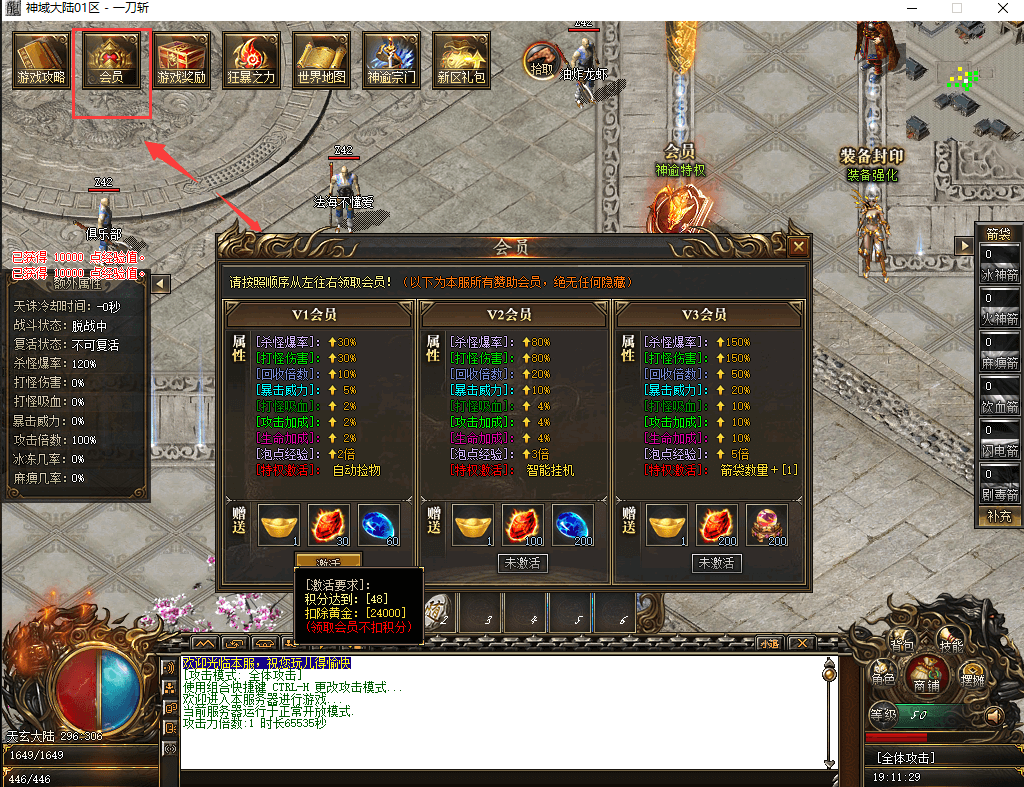
Task: Open the 背包 backpack
Action: point(901,642)
